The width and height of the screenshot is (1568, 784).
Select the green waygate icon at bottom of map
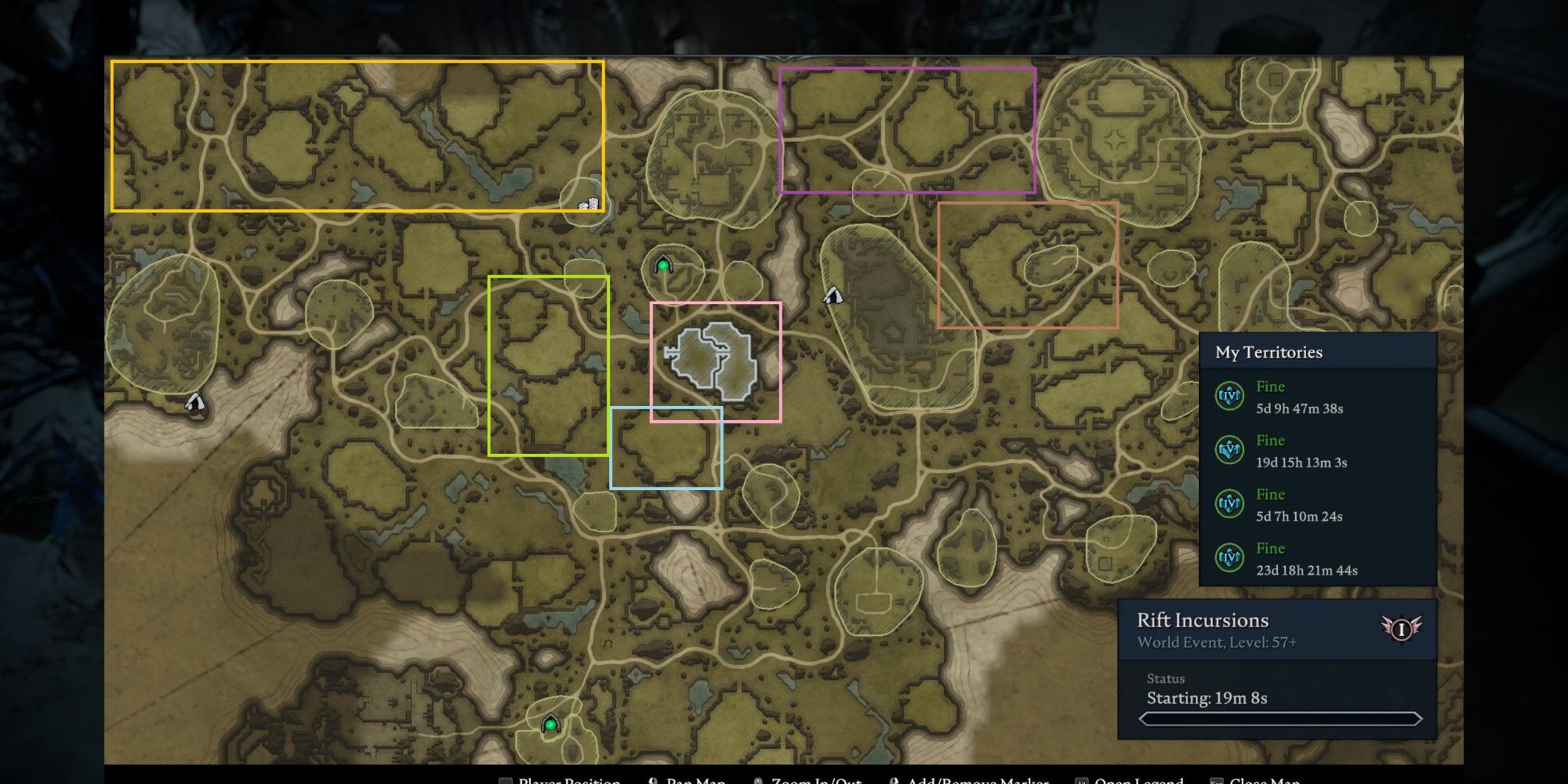[x=551, y=724]
